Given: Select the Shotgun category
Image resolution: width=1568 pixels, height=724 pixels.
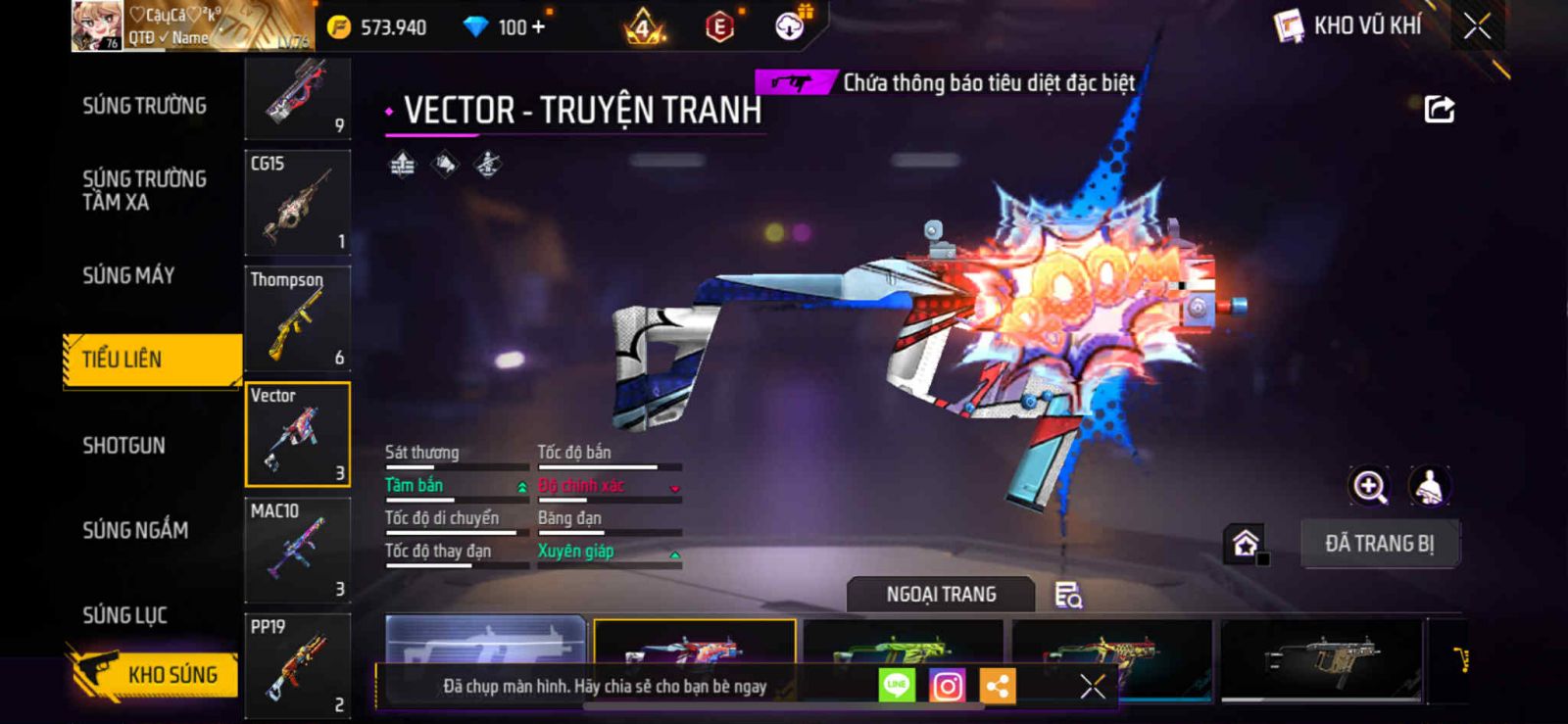Looking at the screenshot, I should click(x=123, y=446).
